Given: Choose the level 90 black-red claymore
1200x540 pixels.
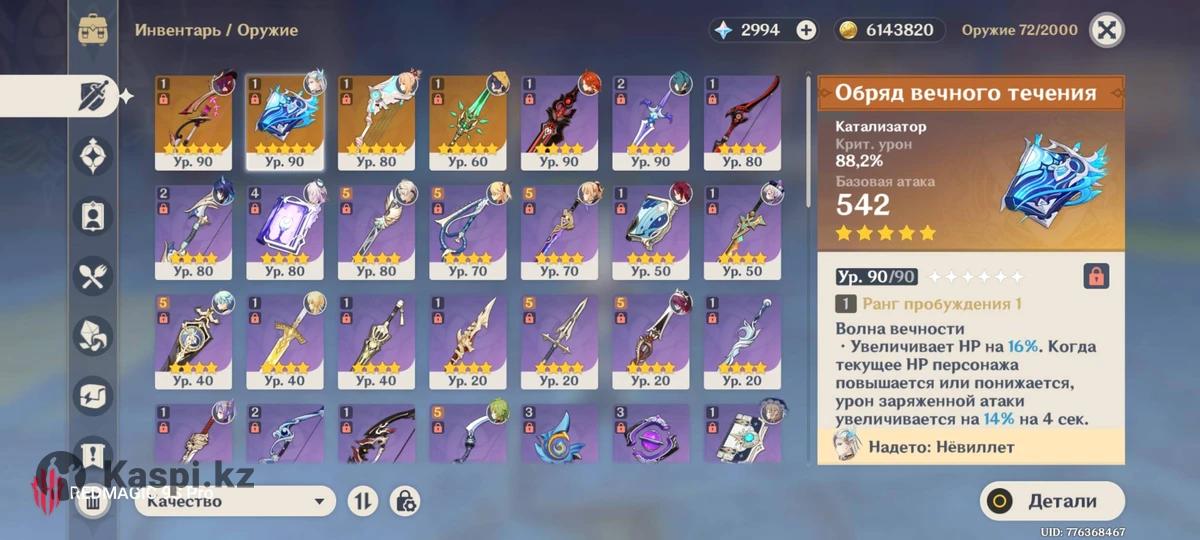Looking at the screenshot, I should [x=559, y=122].
